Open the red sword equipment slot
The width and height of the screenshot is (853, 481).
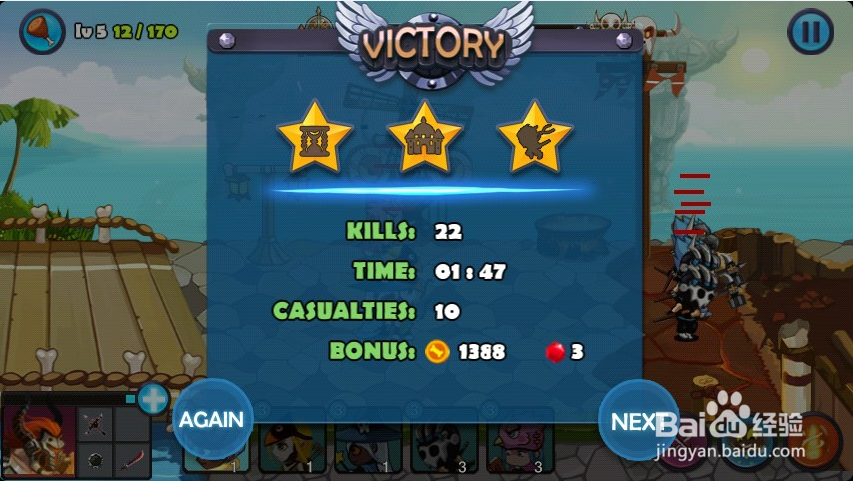click(x=133, y=459)
